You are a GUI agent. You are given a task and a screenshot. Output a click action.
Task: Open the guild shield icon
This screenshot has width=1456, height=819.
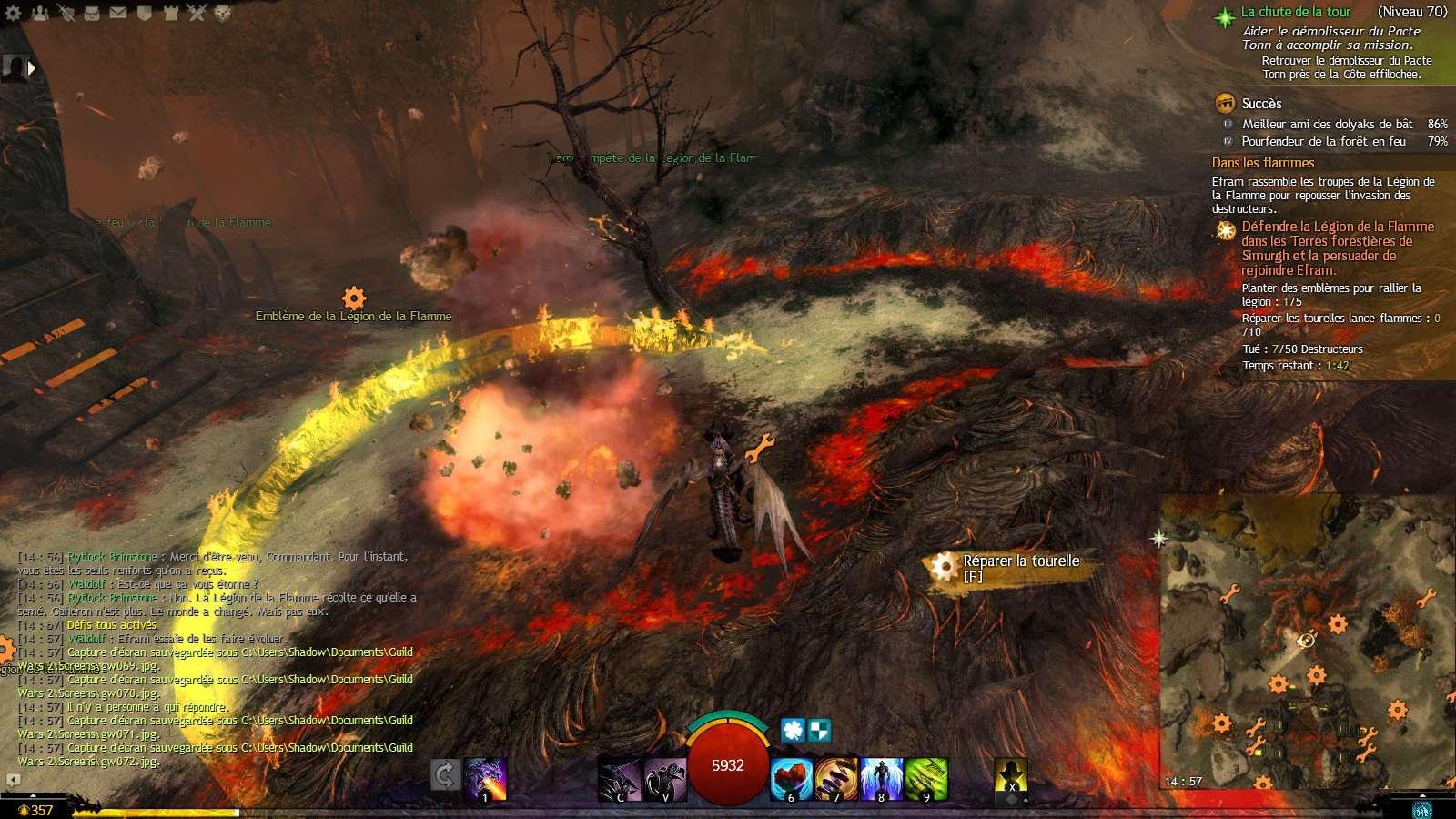145,13
